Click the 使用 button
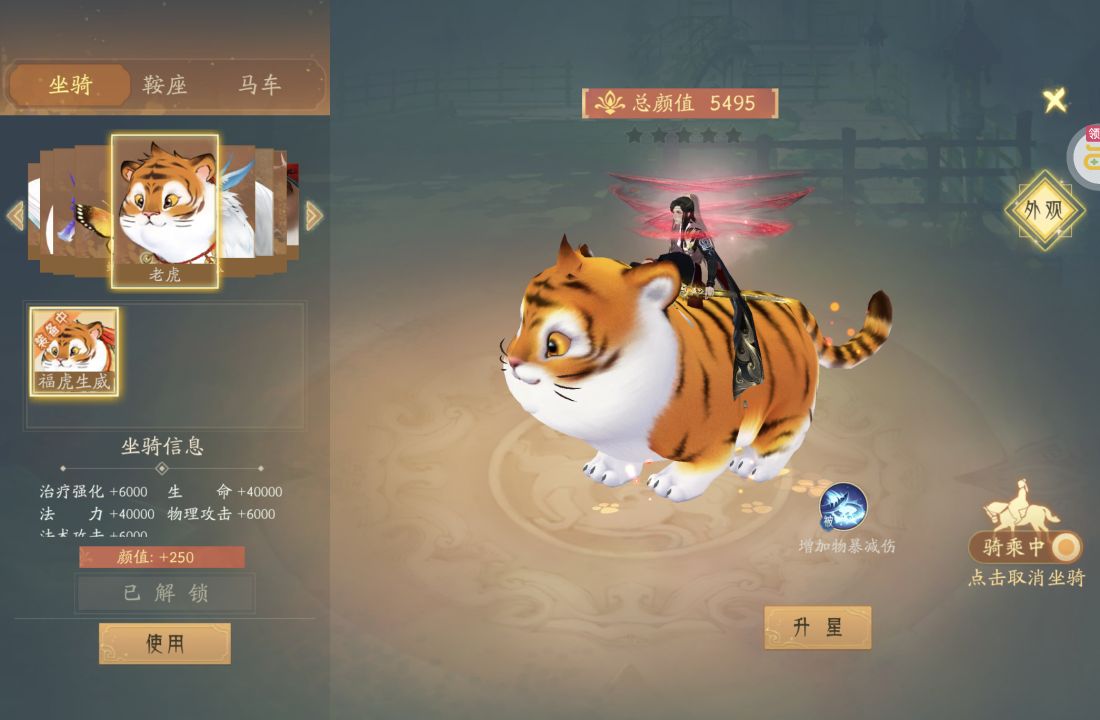 [165, 643]
